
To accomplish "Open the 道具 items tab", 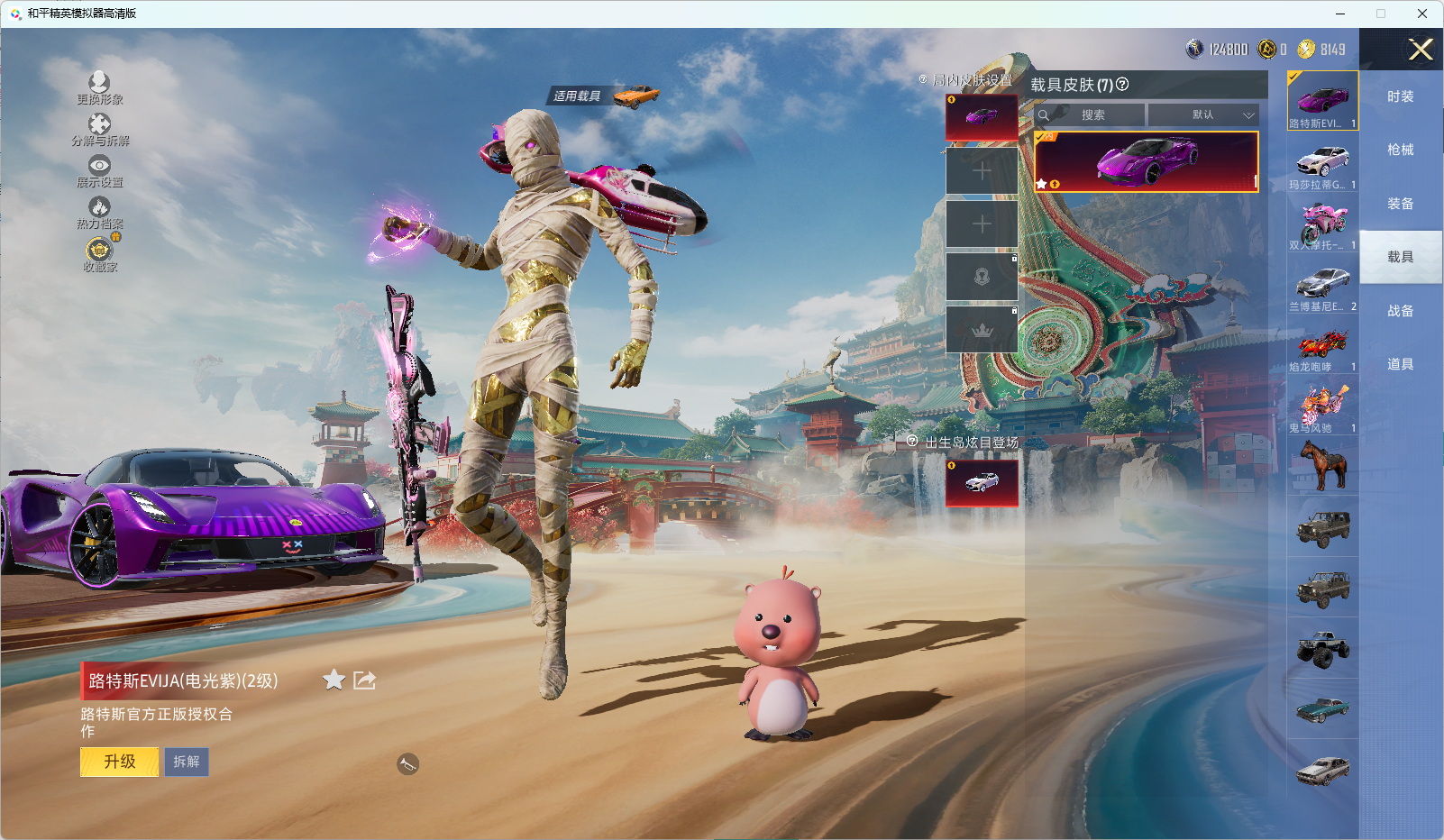I will click(x=1400, y=364).
